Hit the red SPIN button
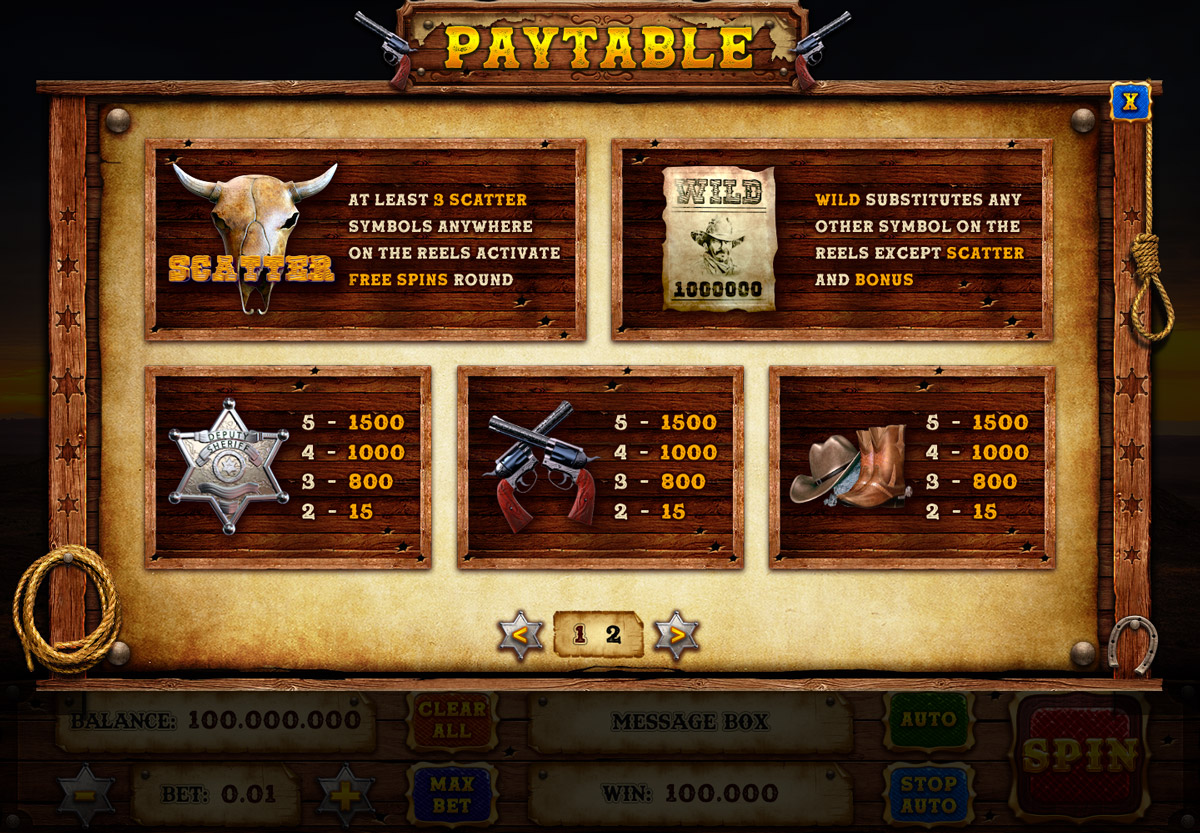 [1080, 754]
